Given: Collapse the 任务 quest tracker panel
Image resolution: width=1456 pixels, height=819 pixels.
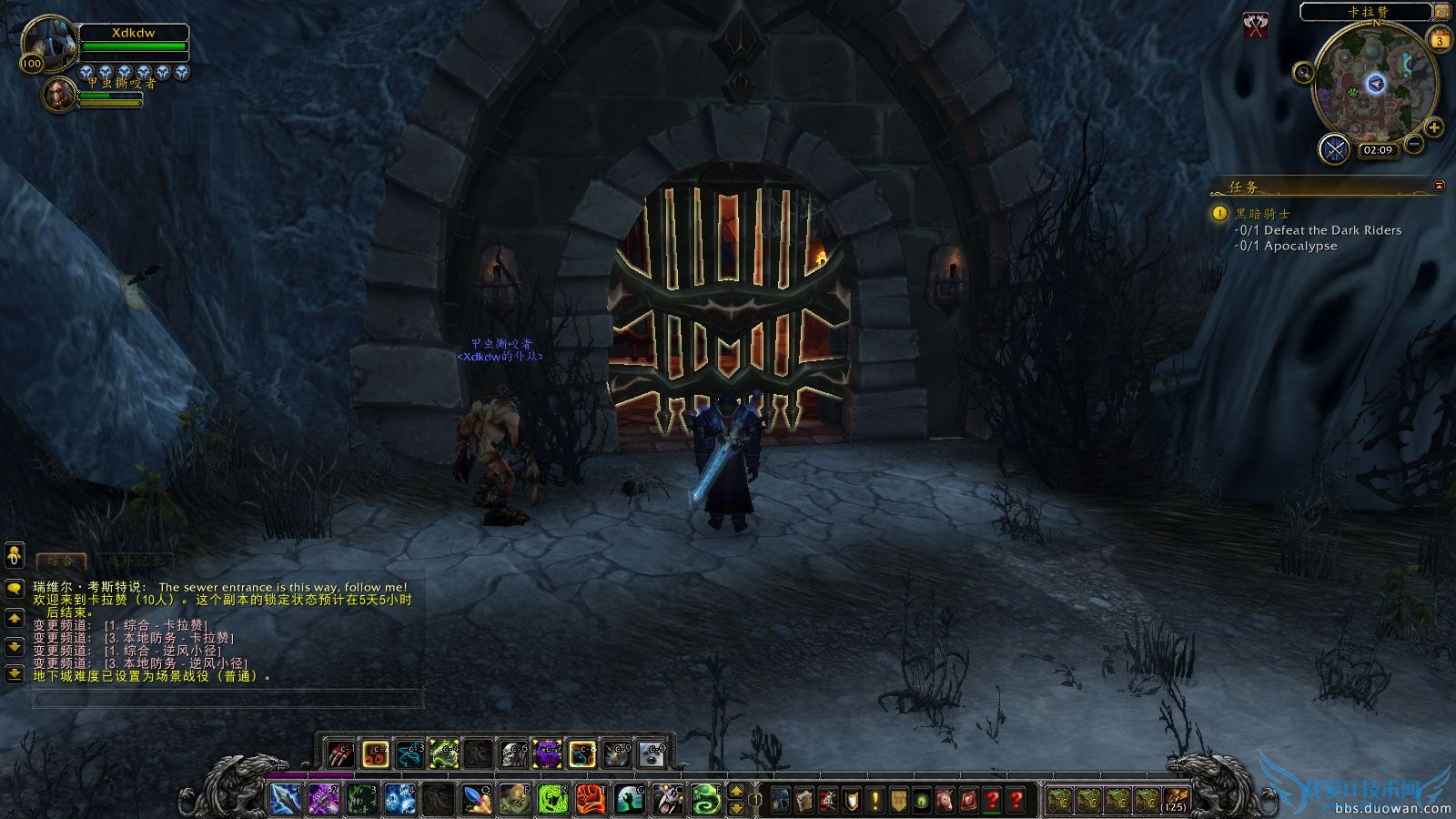Looking at the screenshot, I should click(1439, 185).
